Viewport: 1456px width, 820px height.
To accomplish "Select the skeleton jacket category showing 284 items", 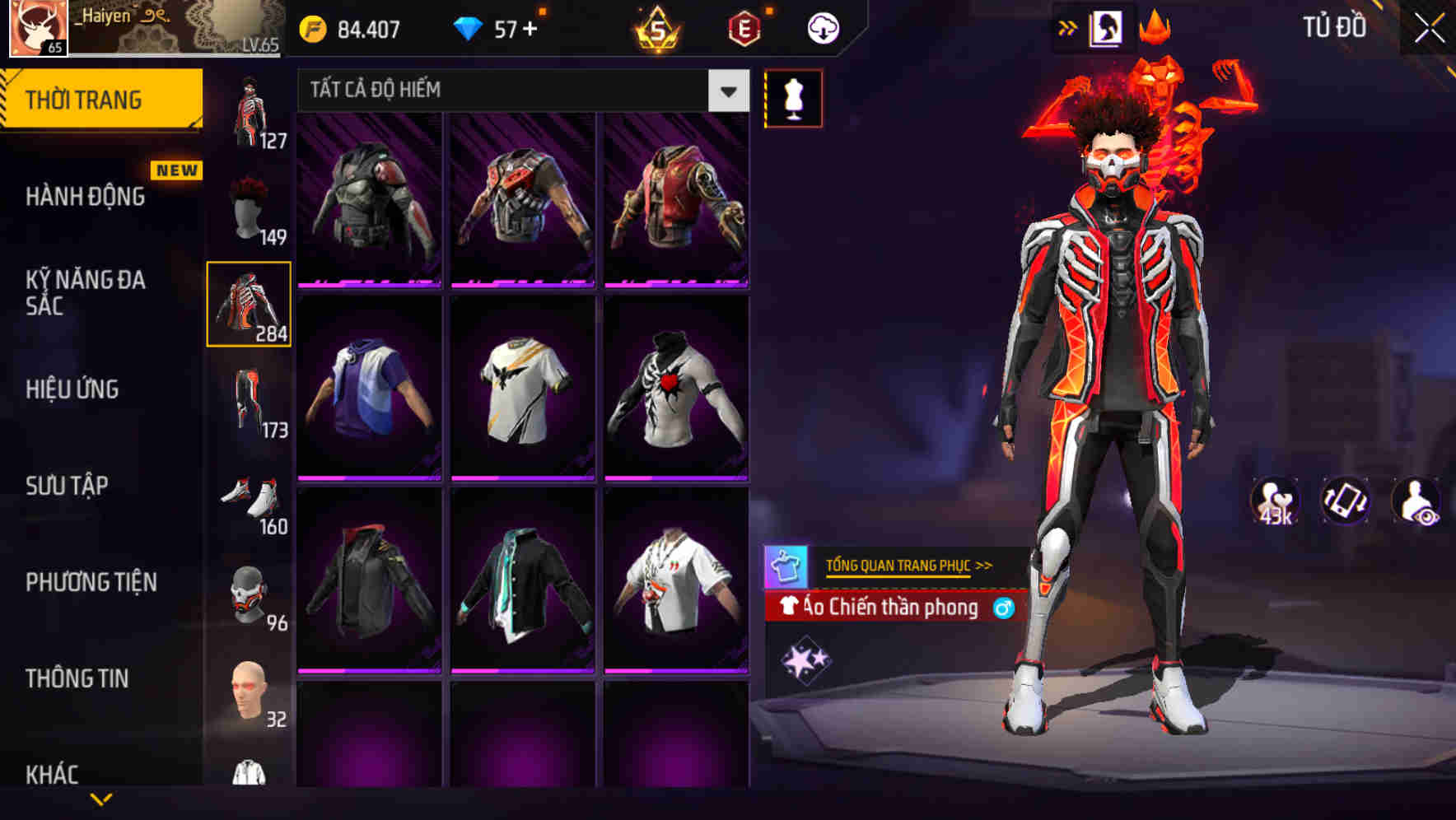I will [249, 302].
